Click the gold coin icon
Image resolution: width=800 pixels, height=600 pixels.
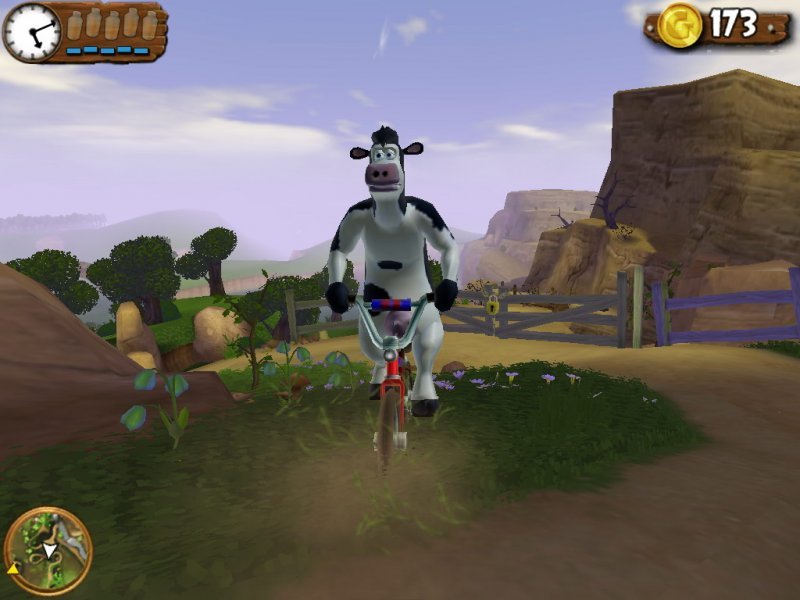click(680, 25)
